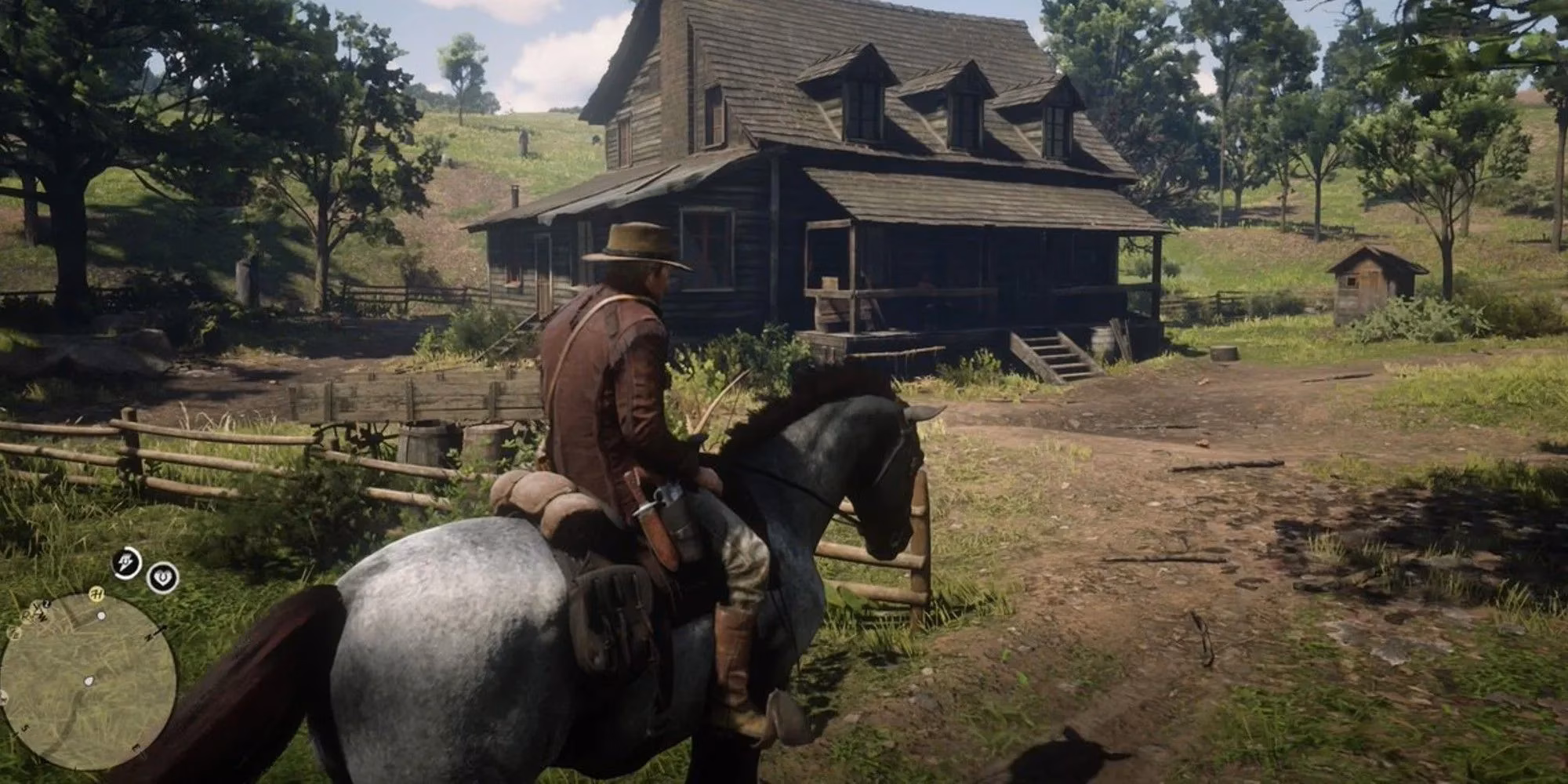Click the player arrow at the minimap center
1568x784 pixels.
(88, 679)
